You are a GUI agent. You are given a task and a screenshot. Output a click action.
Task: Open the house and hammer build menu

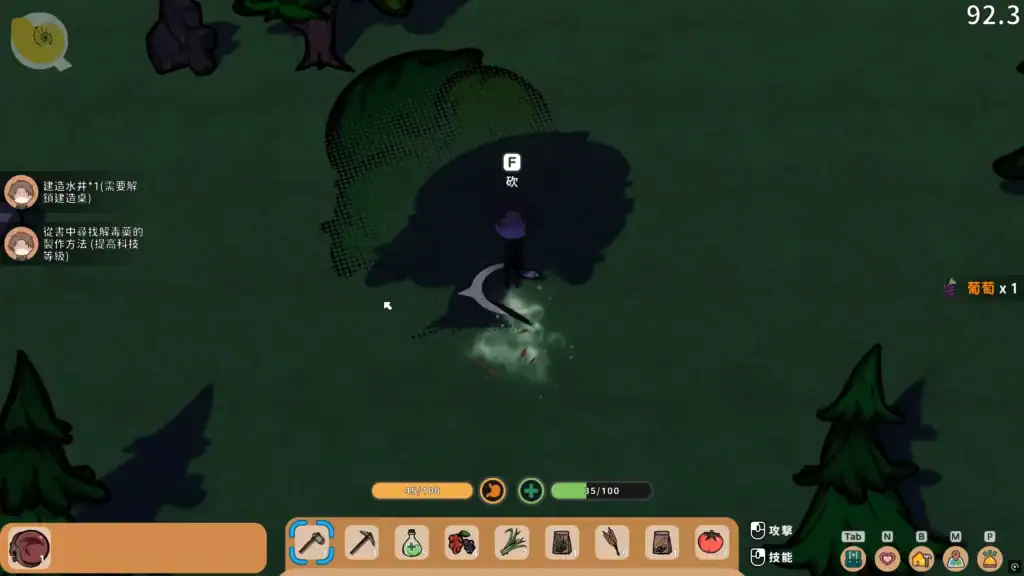pos(921,558)
